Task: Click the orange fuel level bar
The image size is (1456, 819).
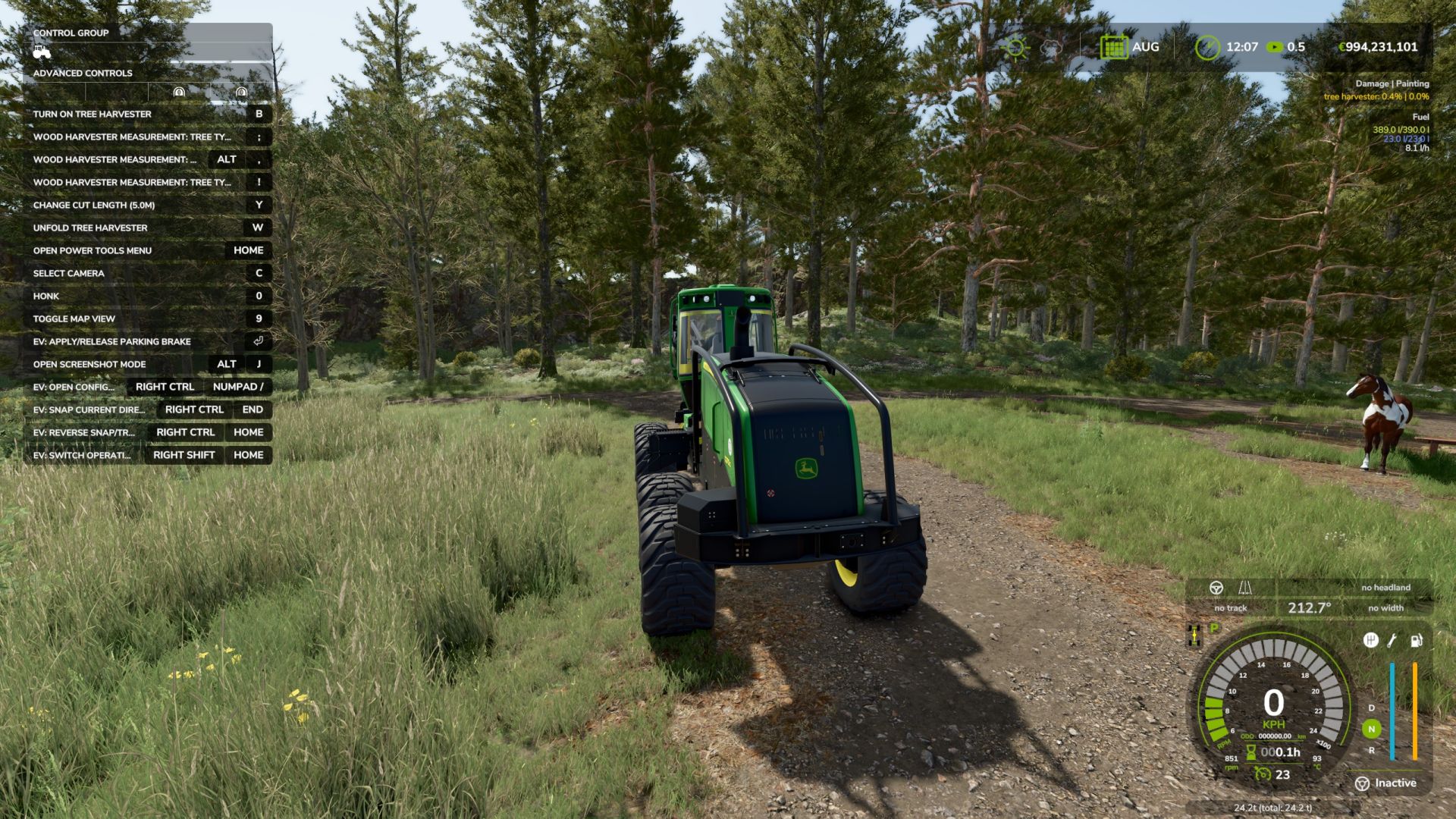Action: (1414, 711)
